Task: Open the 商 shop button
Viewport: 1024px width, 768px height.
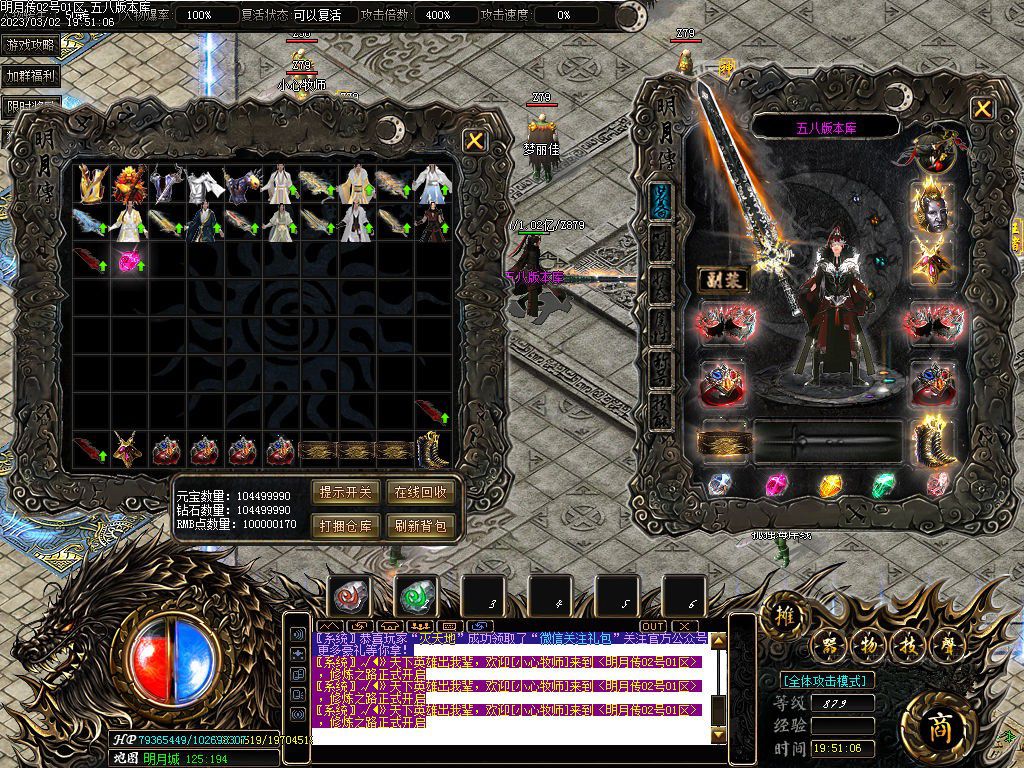Action: tap(937, 722)
